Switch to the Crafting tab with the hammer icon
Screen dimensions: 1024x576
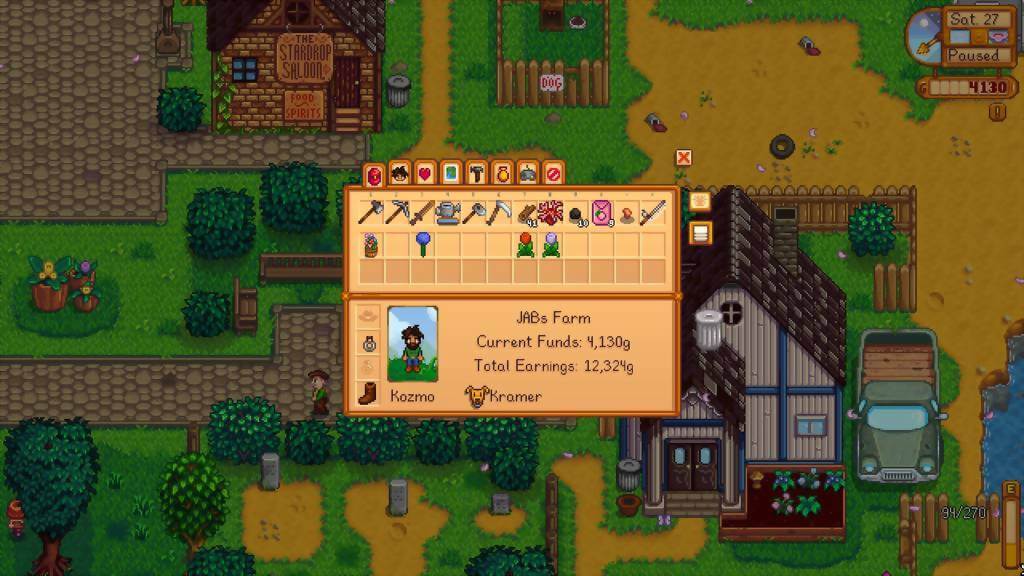[x=476, y=174]
